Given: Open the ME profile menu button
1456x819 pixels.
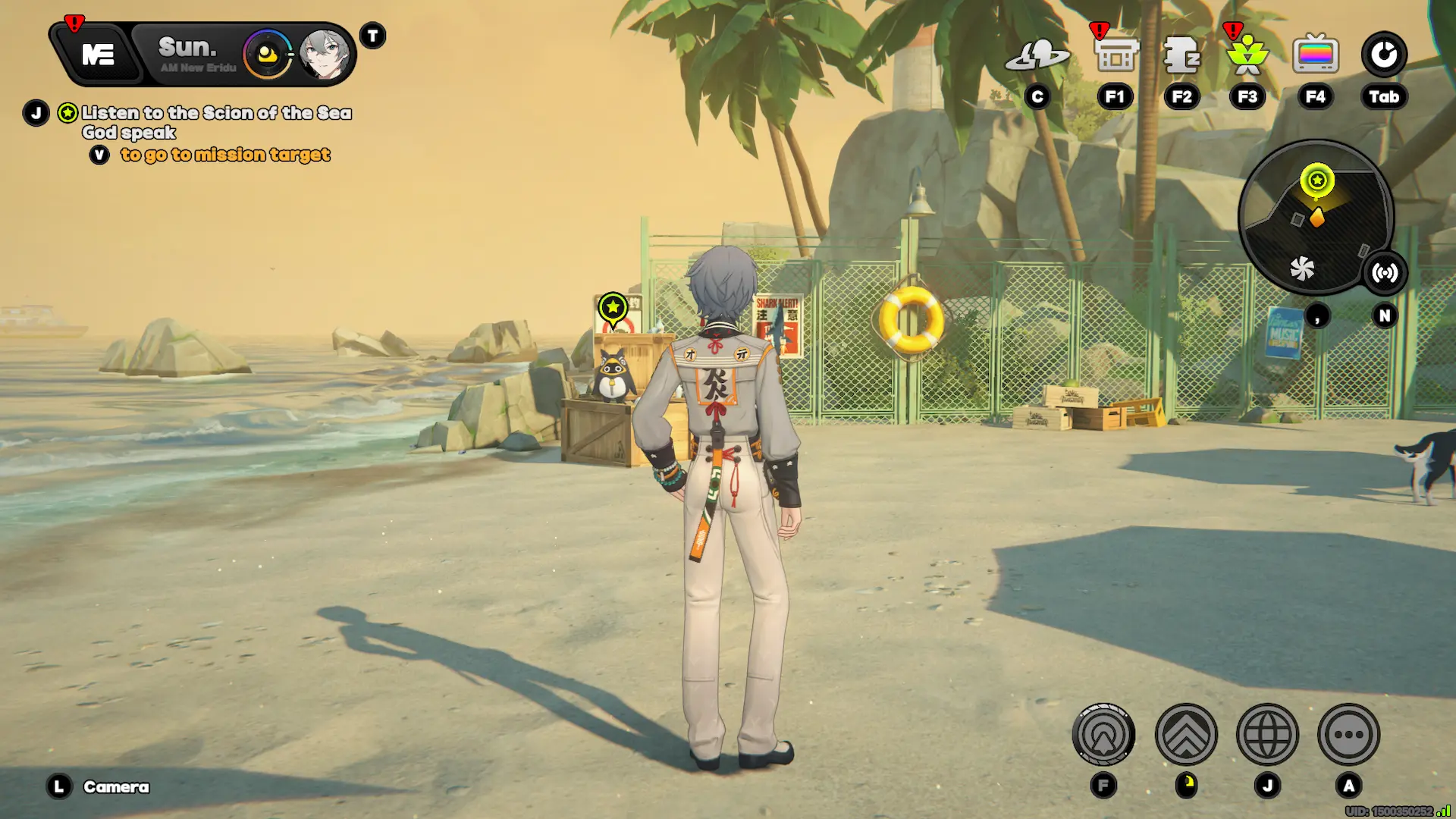Looking at the screenshot, I should pyautogui.click(x=98, y=55).
